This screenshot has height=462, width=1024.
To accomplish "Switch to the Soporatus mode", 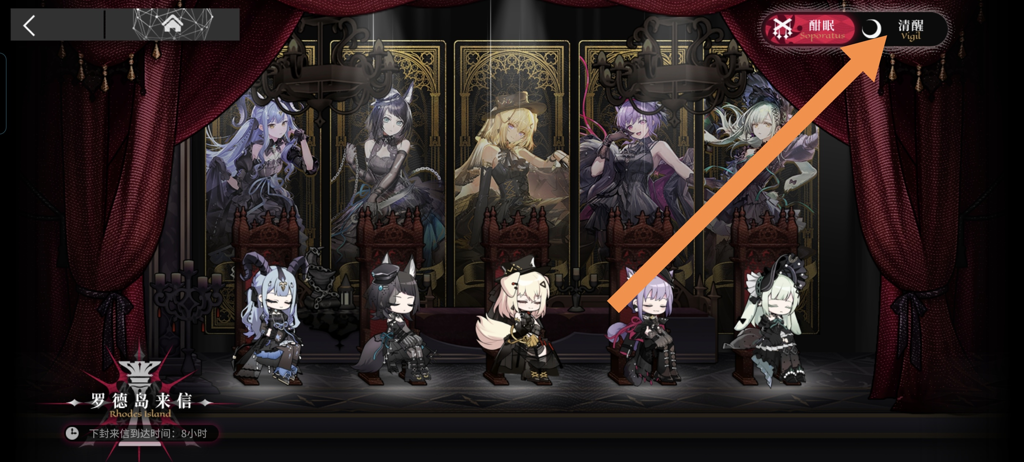I will coord(808,29).
